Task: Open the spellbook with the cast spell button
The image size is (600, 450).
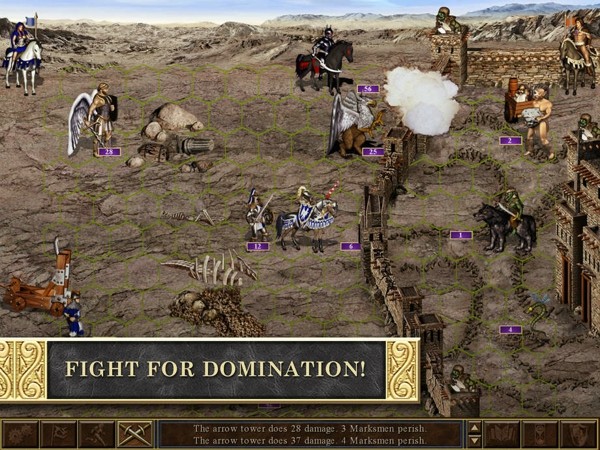Action: click(503, 434)
